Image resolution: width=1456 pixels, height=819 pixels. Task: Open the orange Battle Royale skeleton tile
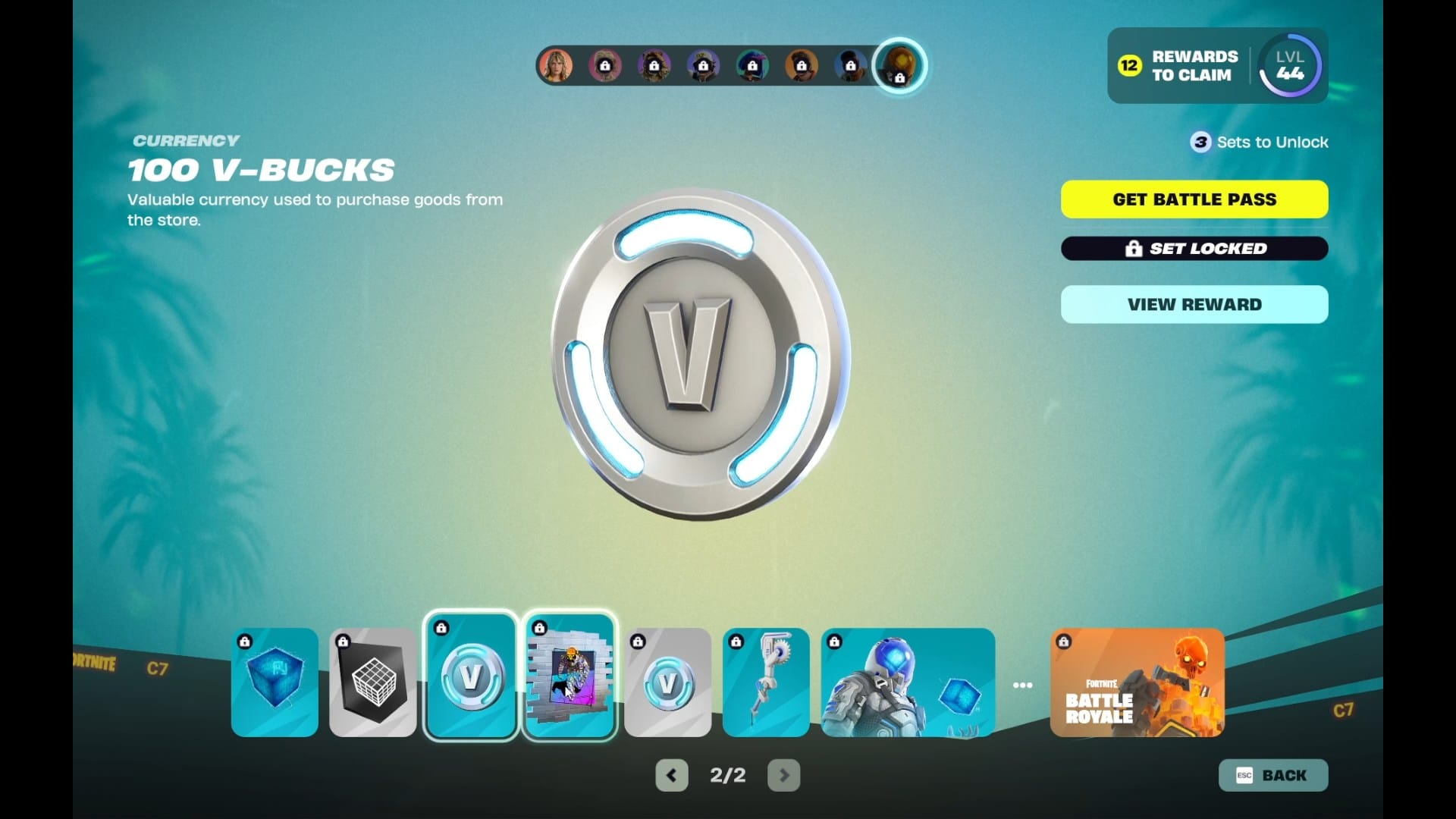coord(1137,682)
